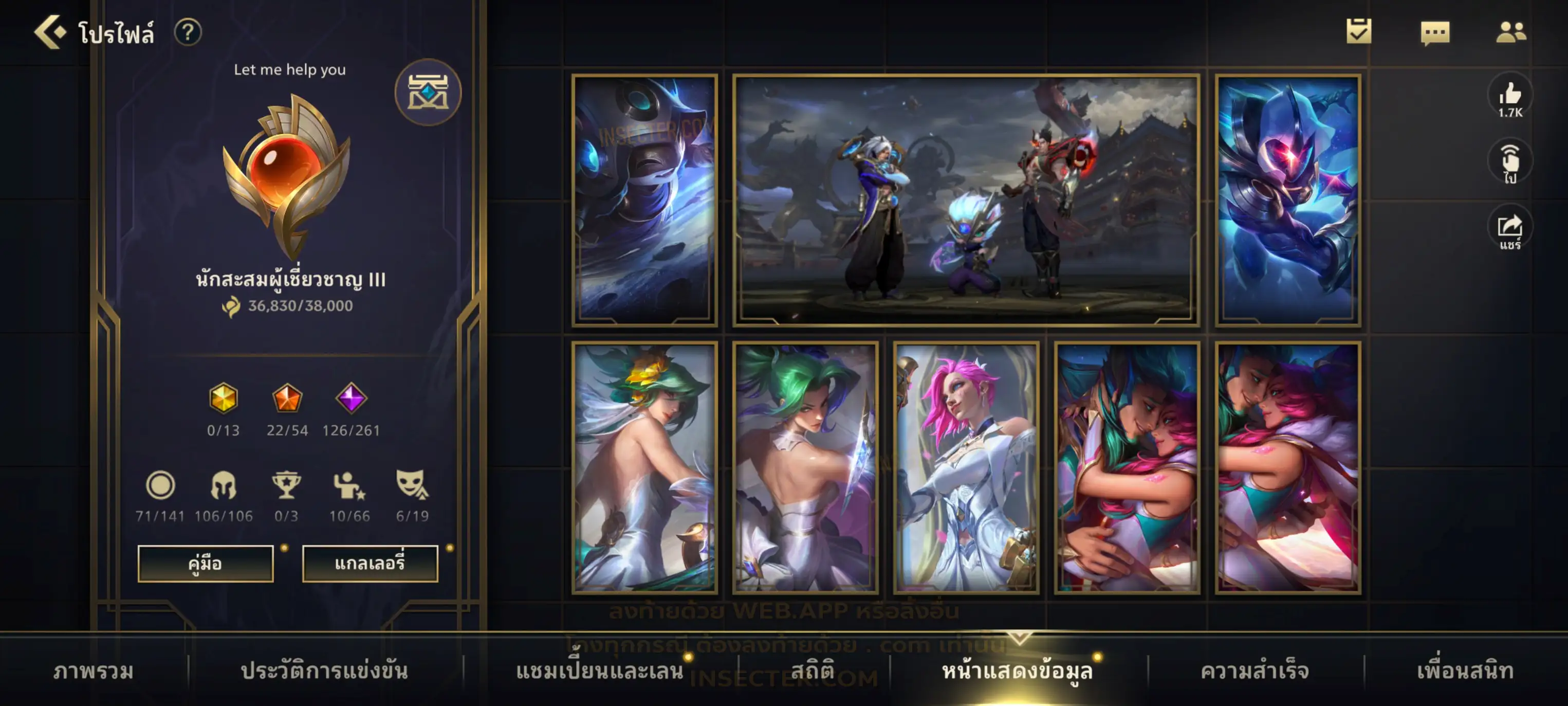Switch to the ประวัติการแข่งขัน match history tab
The image size is (1568, 706).
click(x=324, y=671)
